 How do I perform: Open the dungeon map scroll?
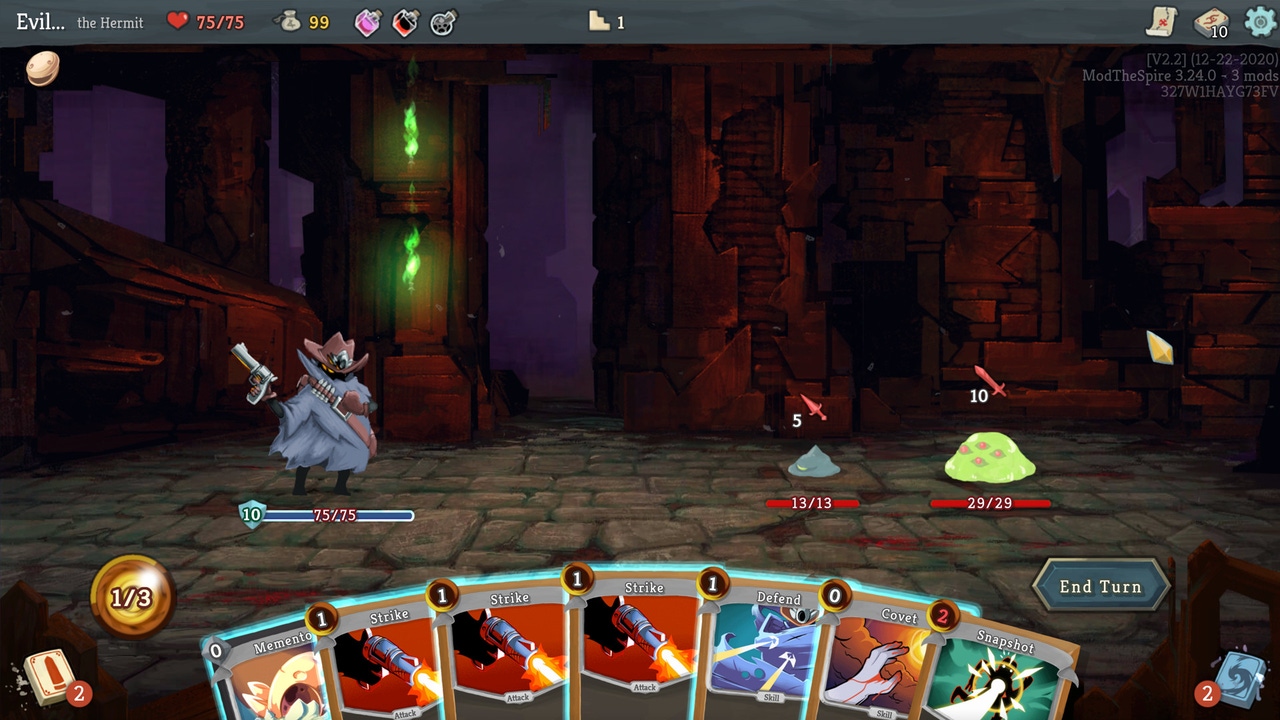pyautogui.click(x=1160, y=22)
